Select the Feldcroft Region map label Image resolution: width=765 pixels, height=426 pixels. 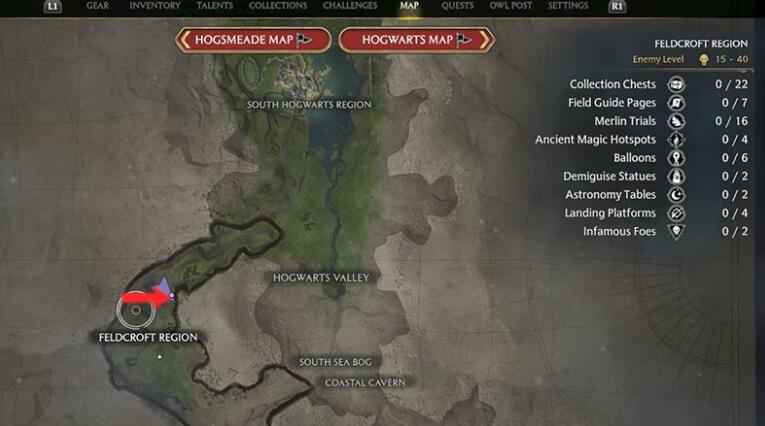pyautogui.click(x=148, y=338)
